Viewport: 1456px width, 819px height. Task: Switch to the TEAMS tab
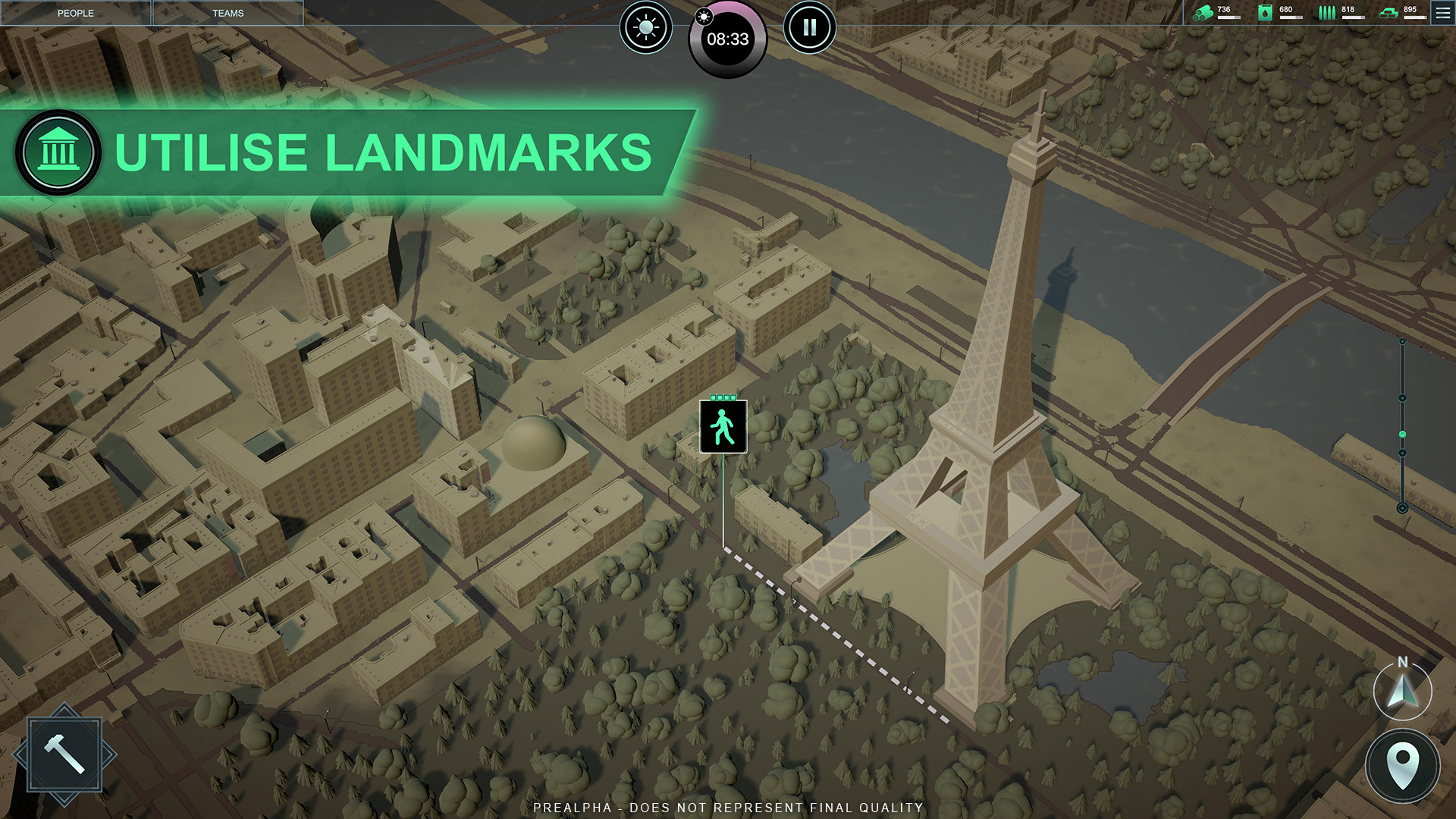(x=227, y=13)
